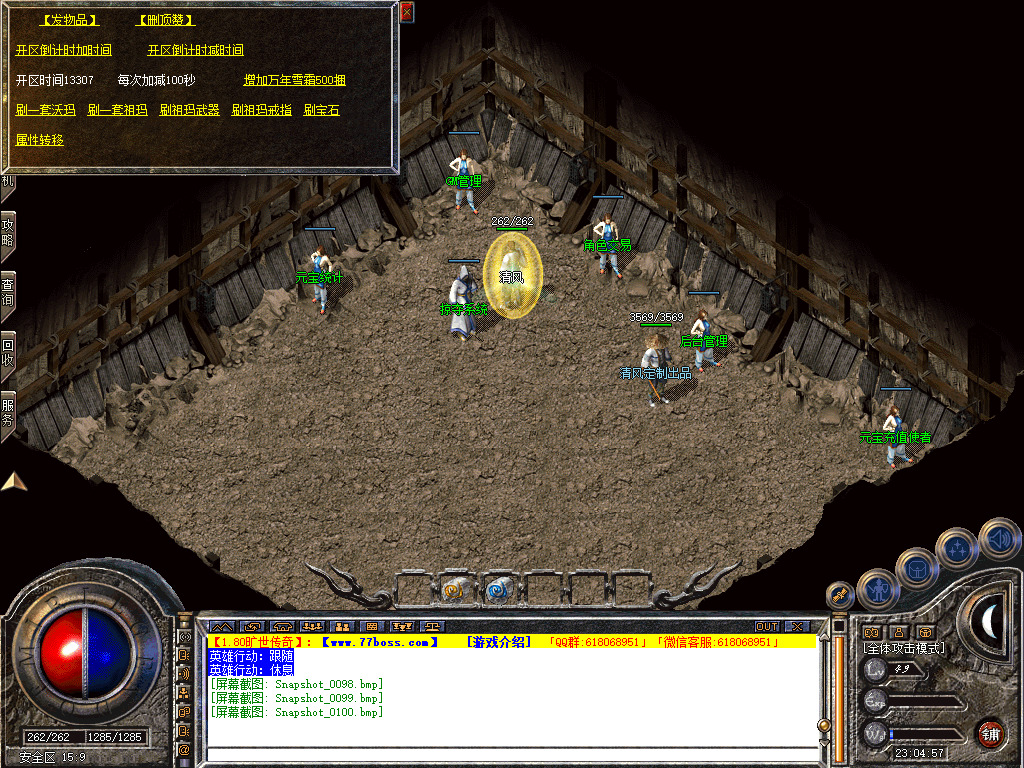Click the chat text input line
Screen dimensions: 1024x768
point(510,754)
